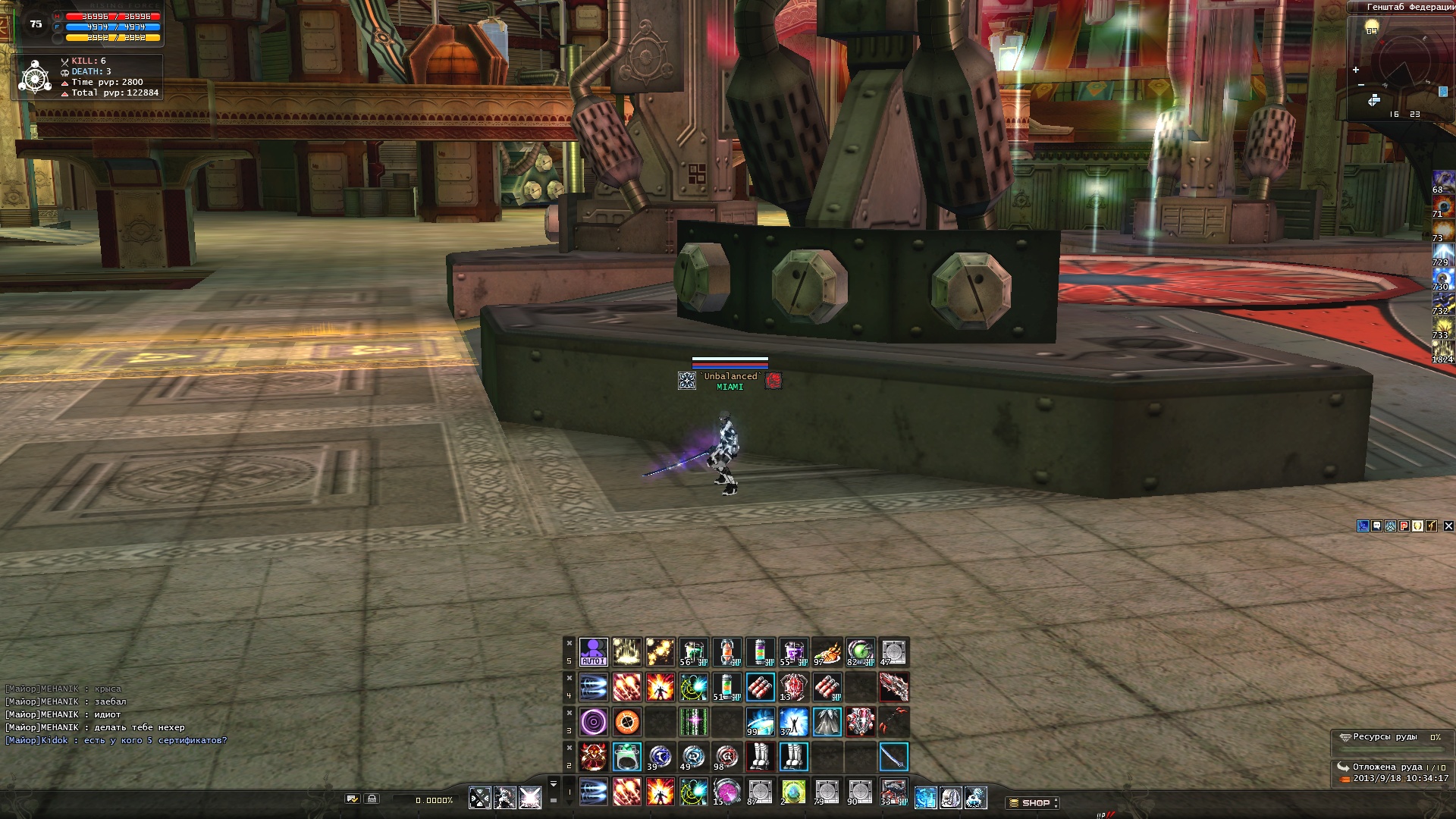Zoom in the minimap with plus button
Screen dimensions: 1456x819
tap(1356, 71)
